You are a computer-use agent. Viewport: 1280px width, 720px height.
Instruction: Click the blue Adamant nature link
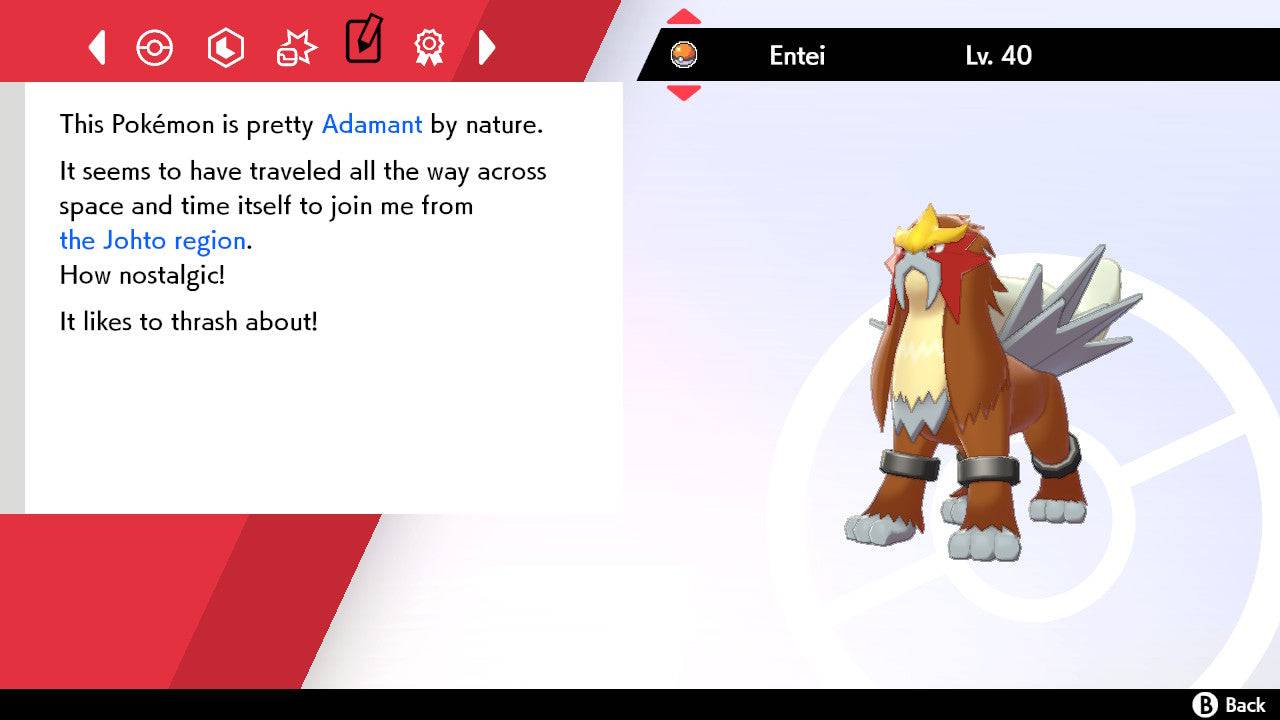(371, 124)
